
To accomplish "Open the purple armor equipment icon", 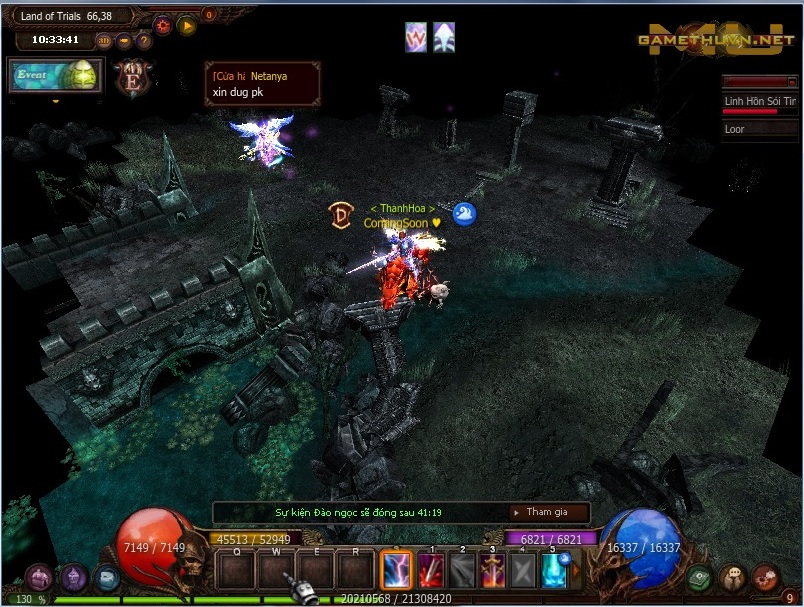I will [x=40, y=577].
